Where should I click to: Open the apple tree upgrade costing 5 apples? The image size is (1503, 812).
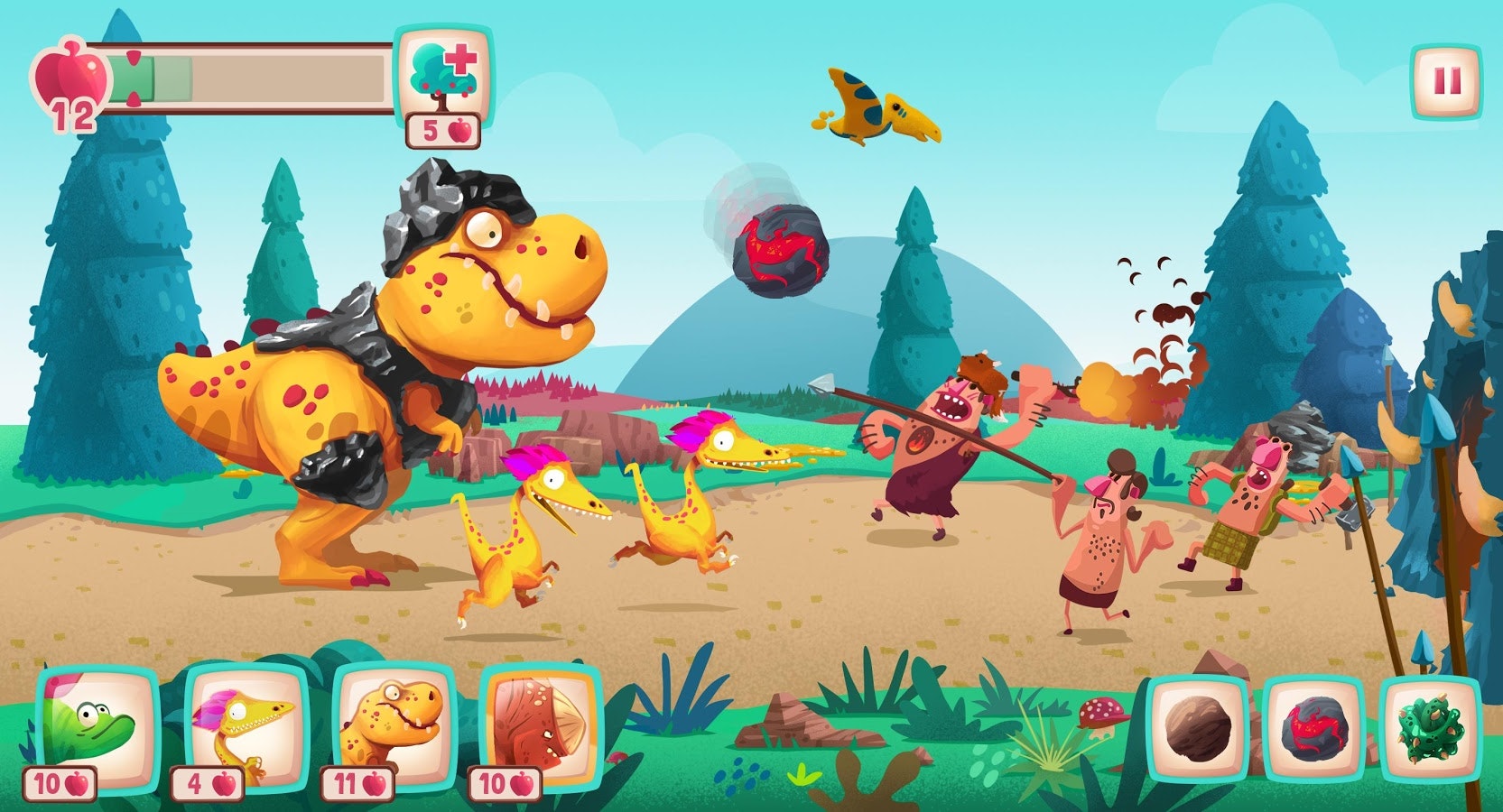click(442, 81)
